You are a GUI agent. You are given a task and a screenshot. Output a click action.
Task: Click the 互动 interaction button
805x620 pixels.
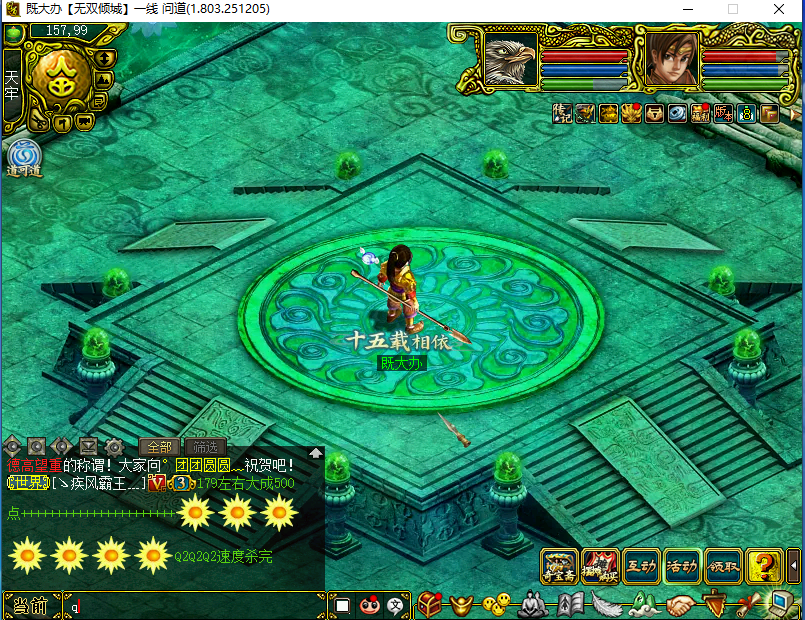click(640, 566)
